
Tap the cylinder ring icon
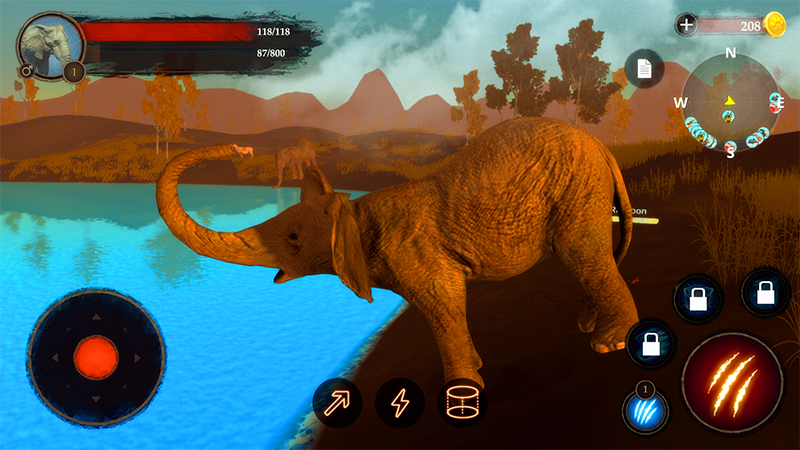tap(462, 403)
